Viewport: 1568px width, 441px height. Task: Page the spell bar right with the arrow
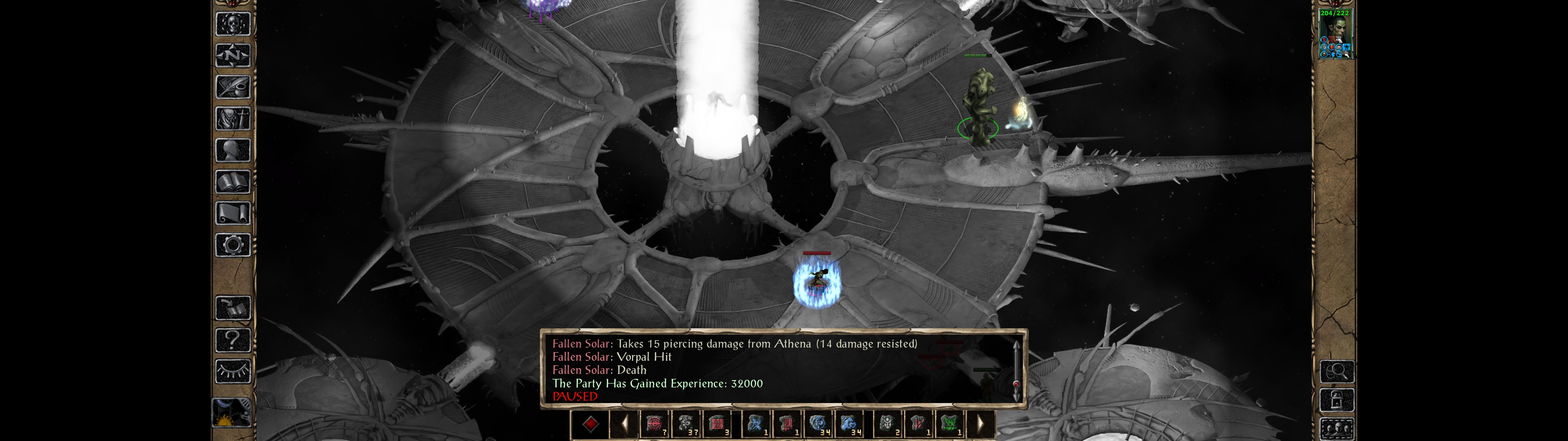click(980, 424)
